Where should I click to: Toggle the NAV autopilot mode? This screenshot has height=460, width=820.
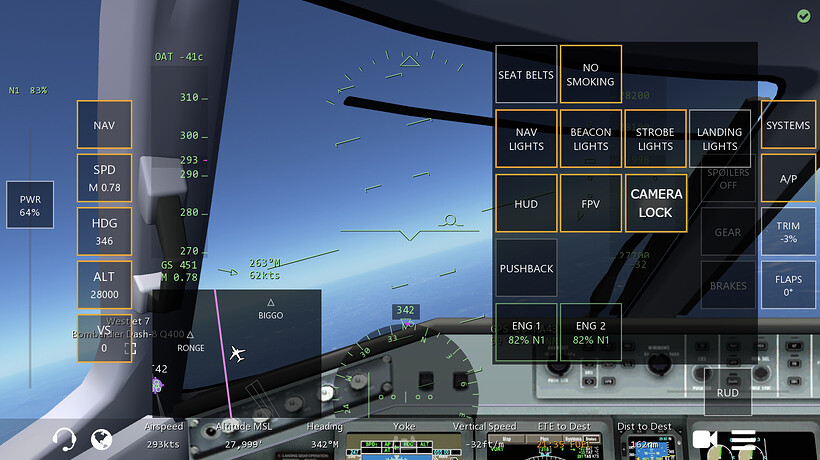coord(104,125)
